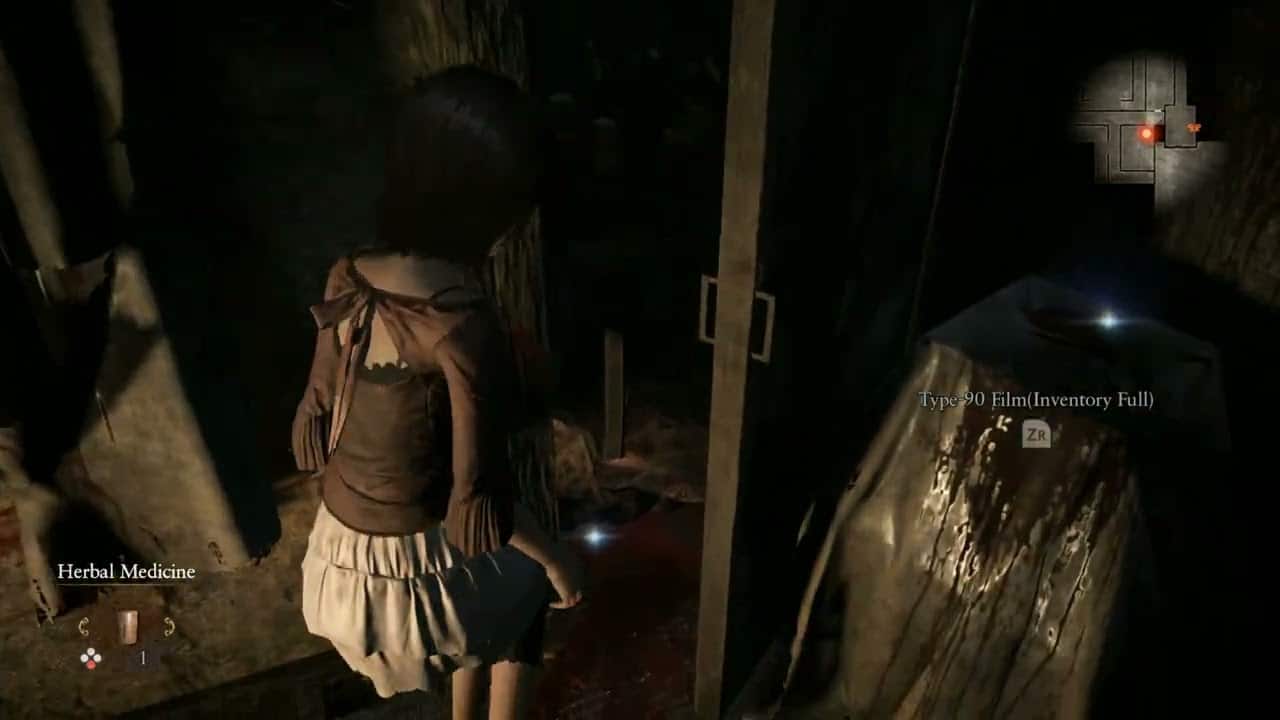
Task: Click the red glow dot showing player position
Action: coord(1147,132)
